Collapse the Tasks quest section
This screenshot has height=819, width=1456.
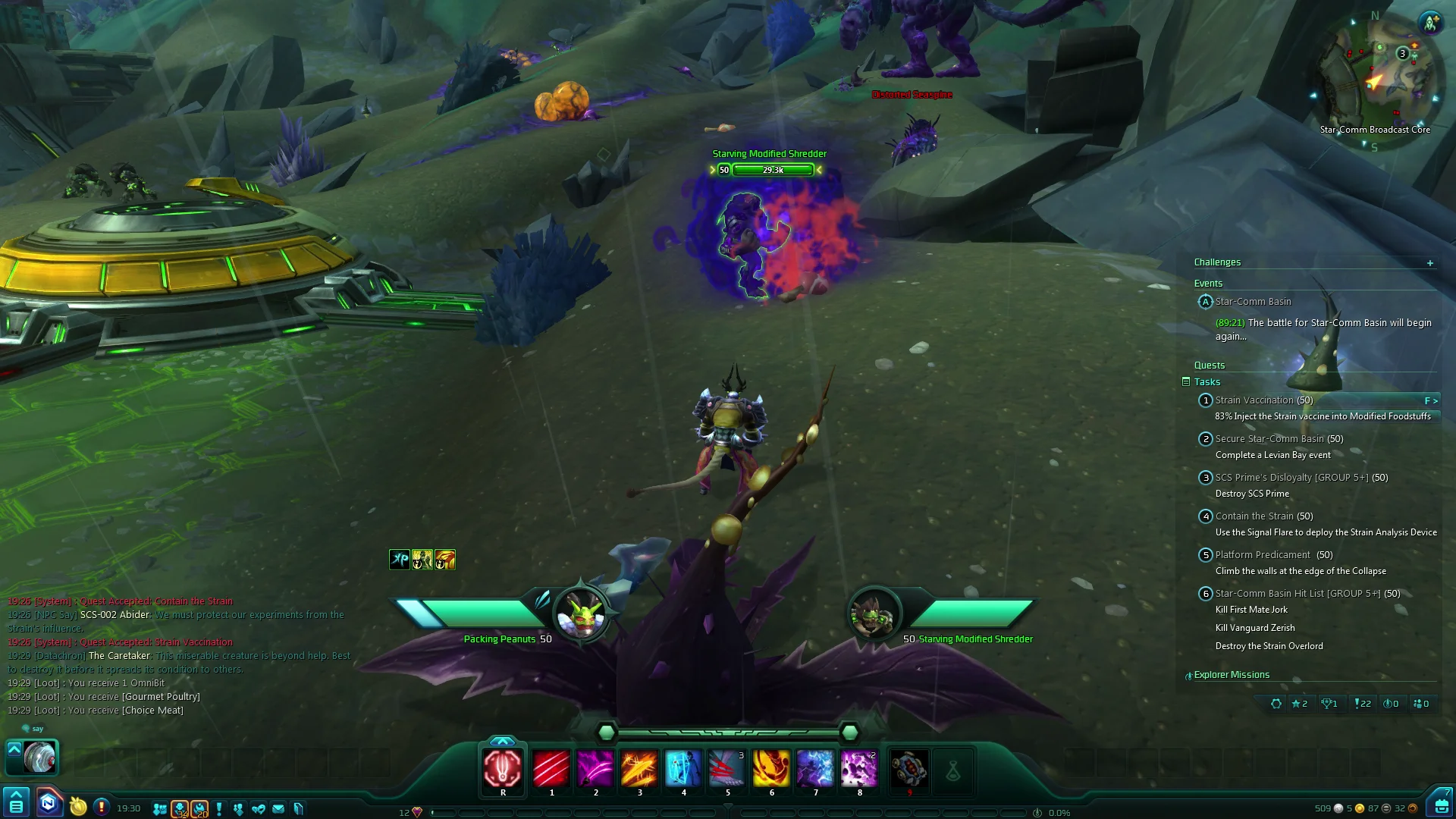[x=1186, y=382]
